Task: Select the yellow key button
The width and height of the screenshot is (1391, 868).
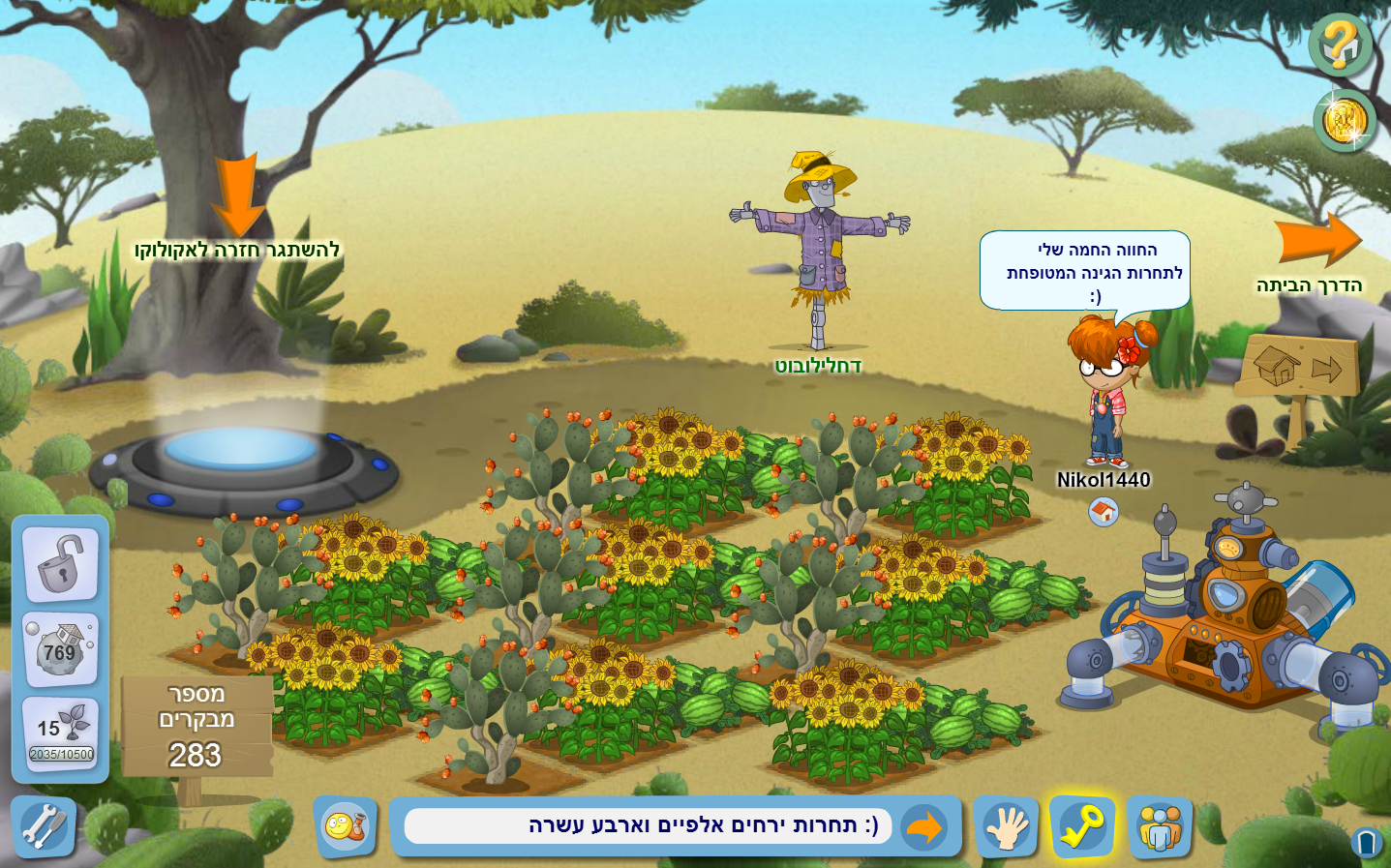Action: coord(1082,826)
